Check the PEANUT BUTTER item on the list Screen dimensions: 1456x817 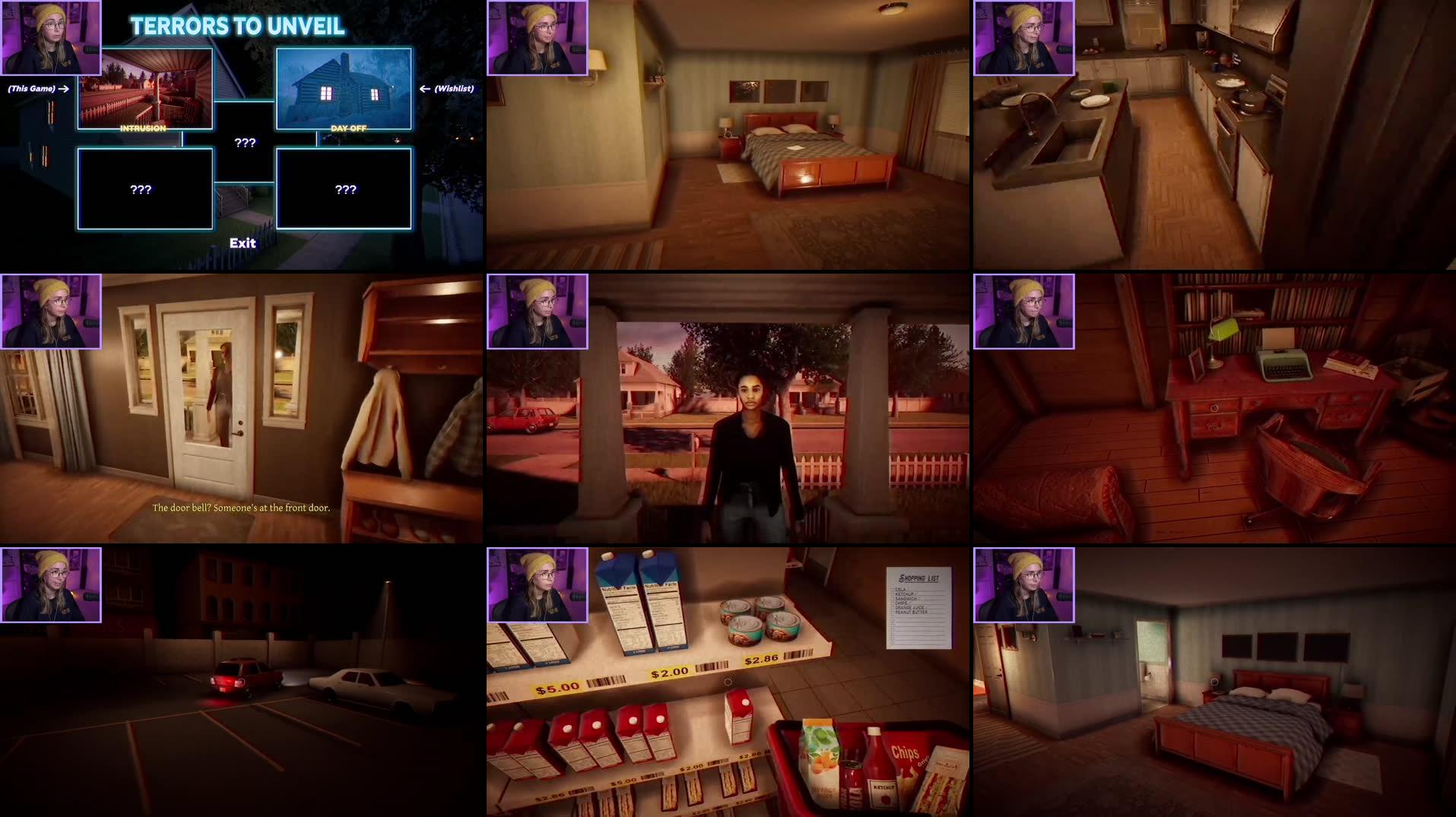pyautogui.click(x=892, y=613)
